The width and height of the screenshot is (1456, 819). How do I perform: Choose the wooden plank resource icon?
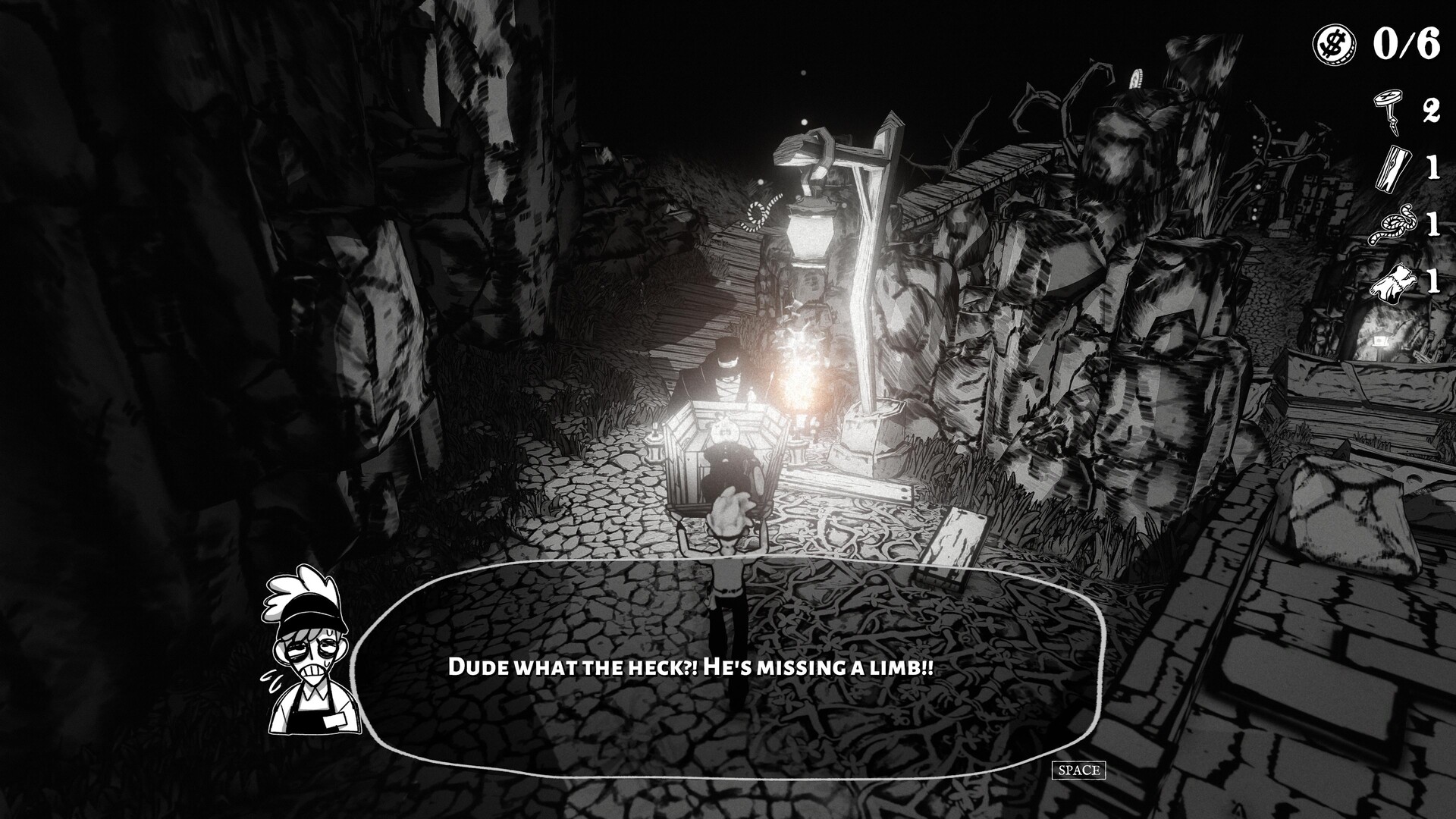[x=1390, y=167]
